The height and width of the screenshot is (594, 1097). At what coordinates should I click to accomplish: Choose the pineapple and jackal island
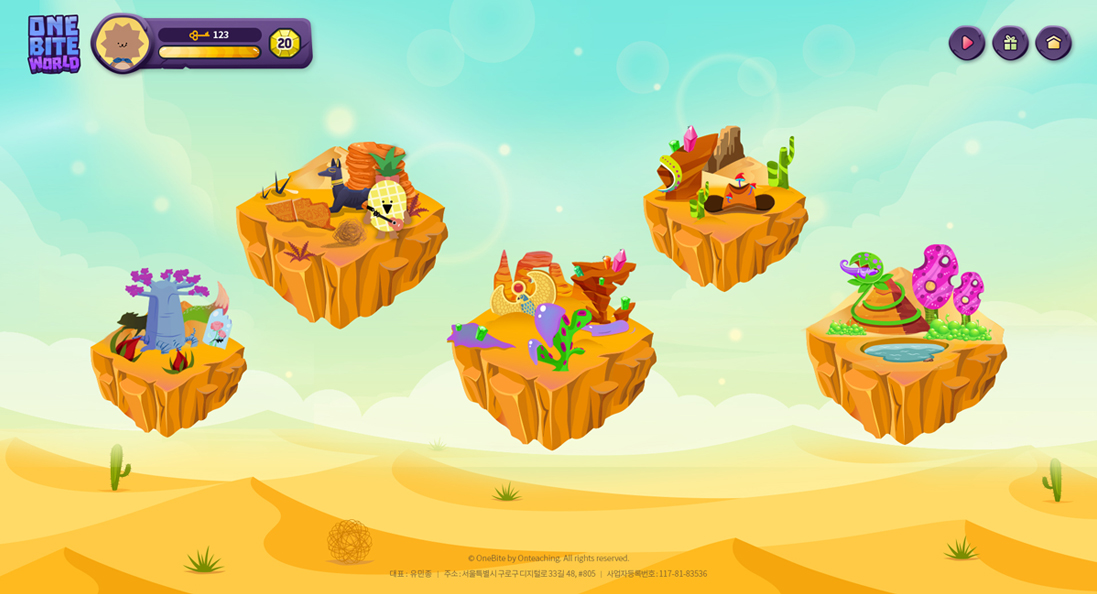(341, 235)
